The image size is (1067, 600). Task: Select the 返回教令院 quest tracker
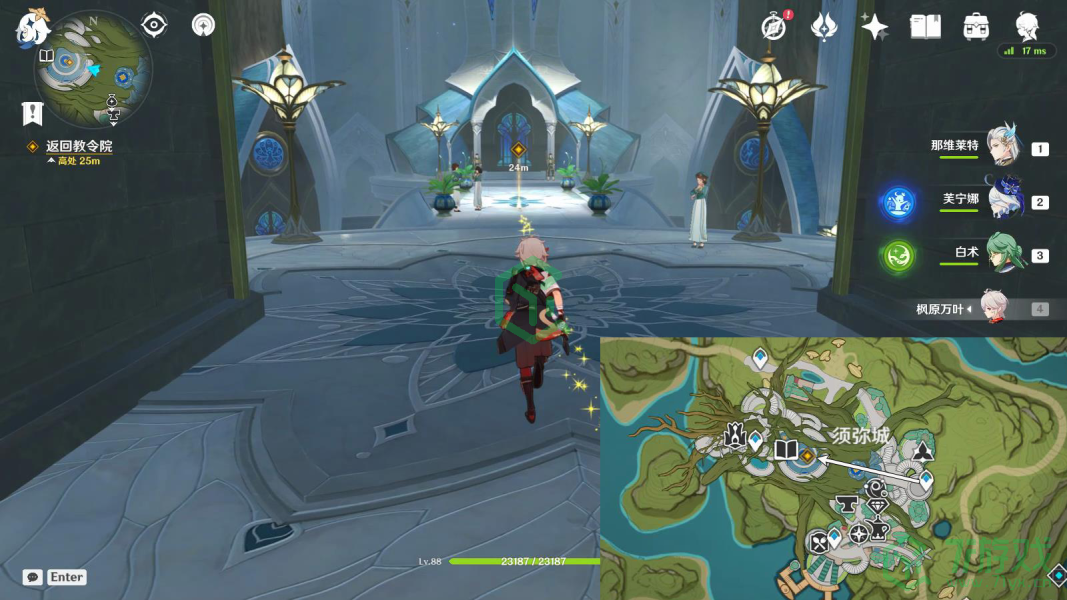click(x=78, y=146)
